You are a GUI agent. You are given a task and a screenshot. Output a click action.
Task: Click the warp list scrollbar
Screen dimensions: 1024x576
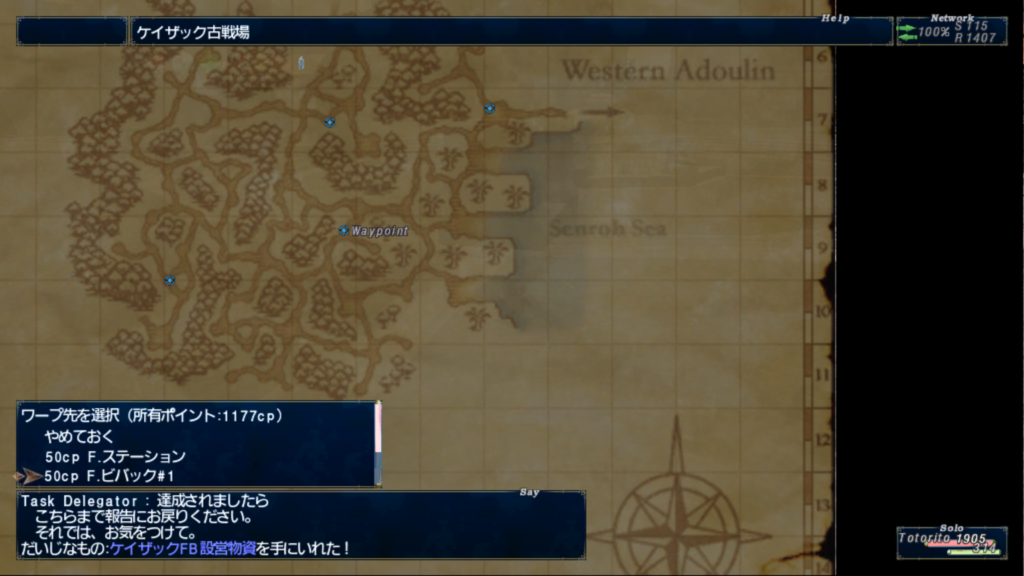[378, 443]
